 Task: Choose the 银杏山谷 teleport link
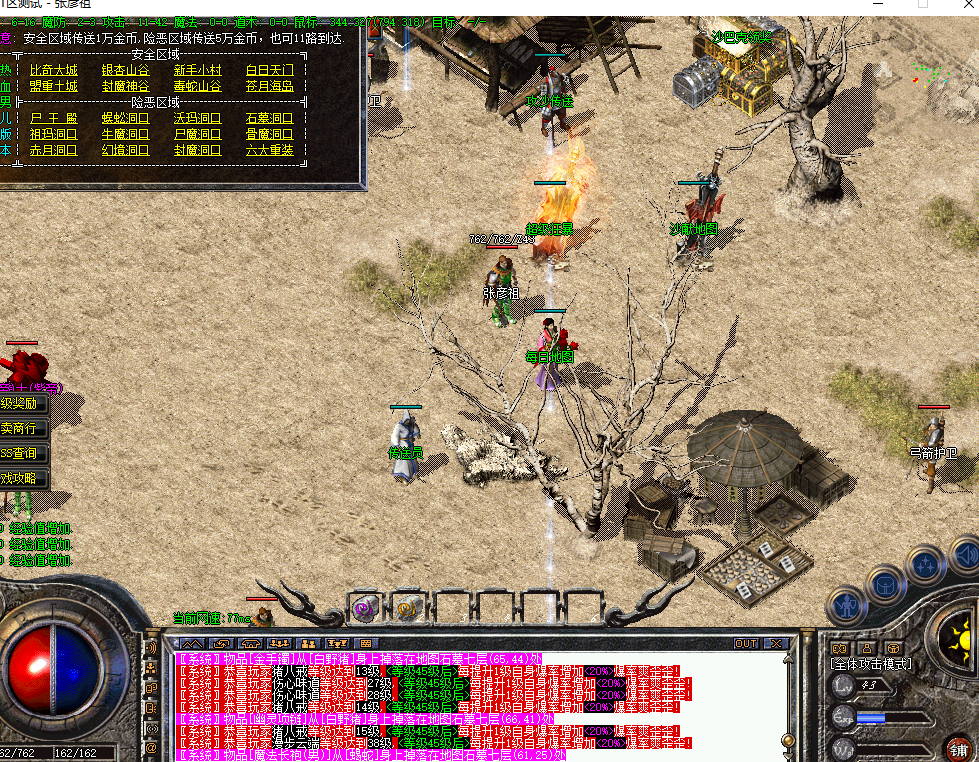pyautogui.click(x=125, y=70)
